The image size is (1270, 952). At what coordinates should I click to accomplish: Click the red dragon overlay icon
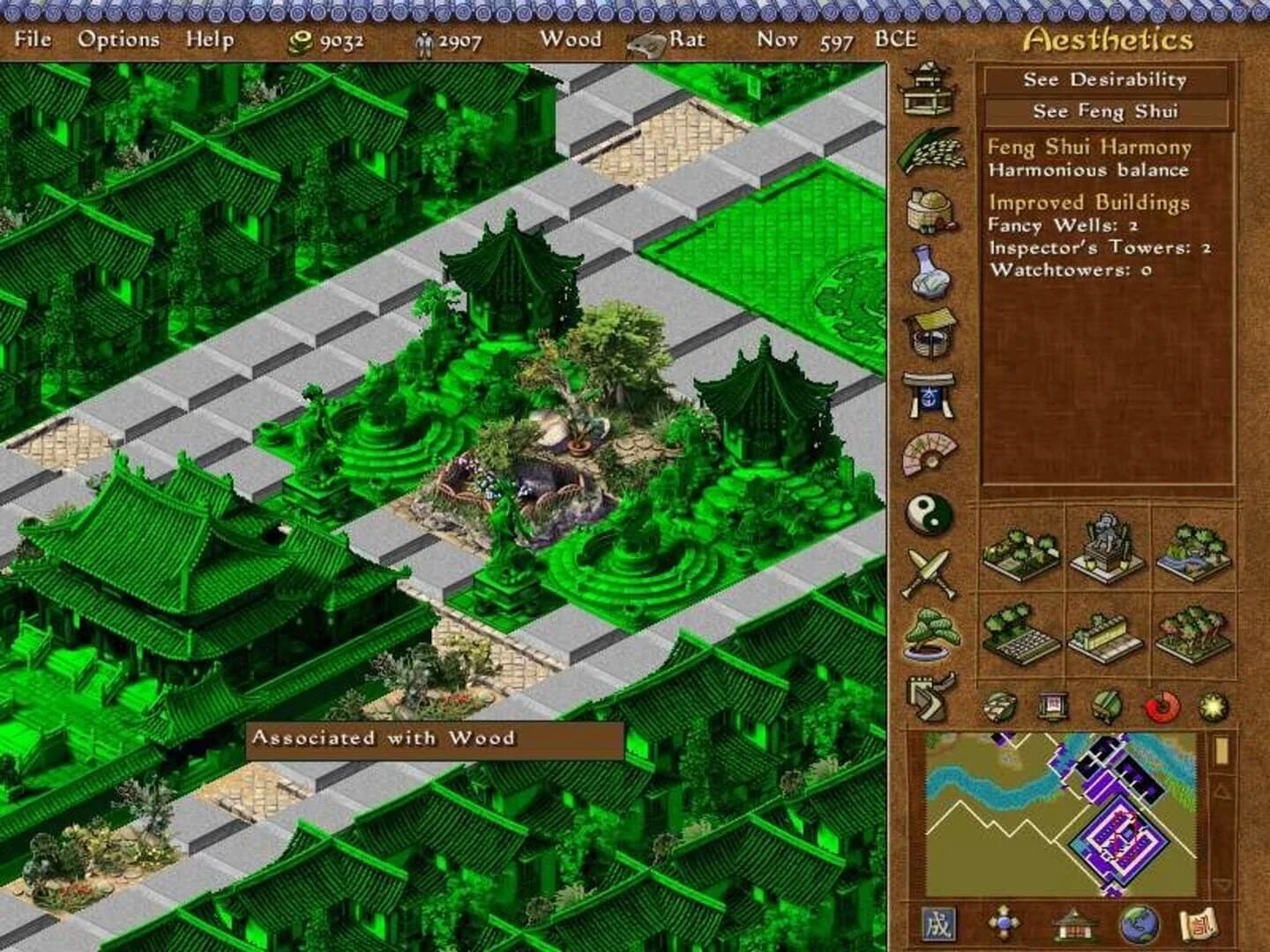[1156, 703]
